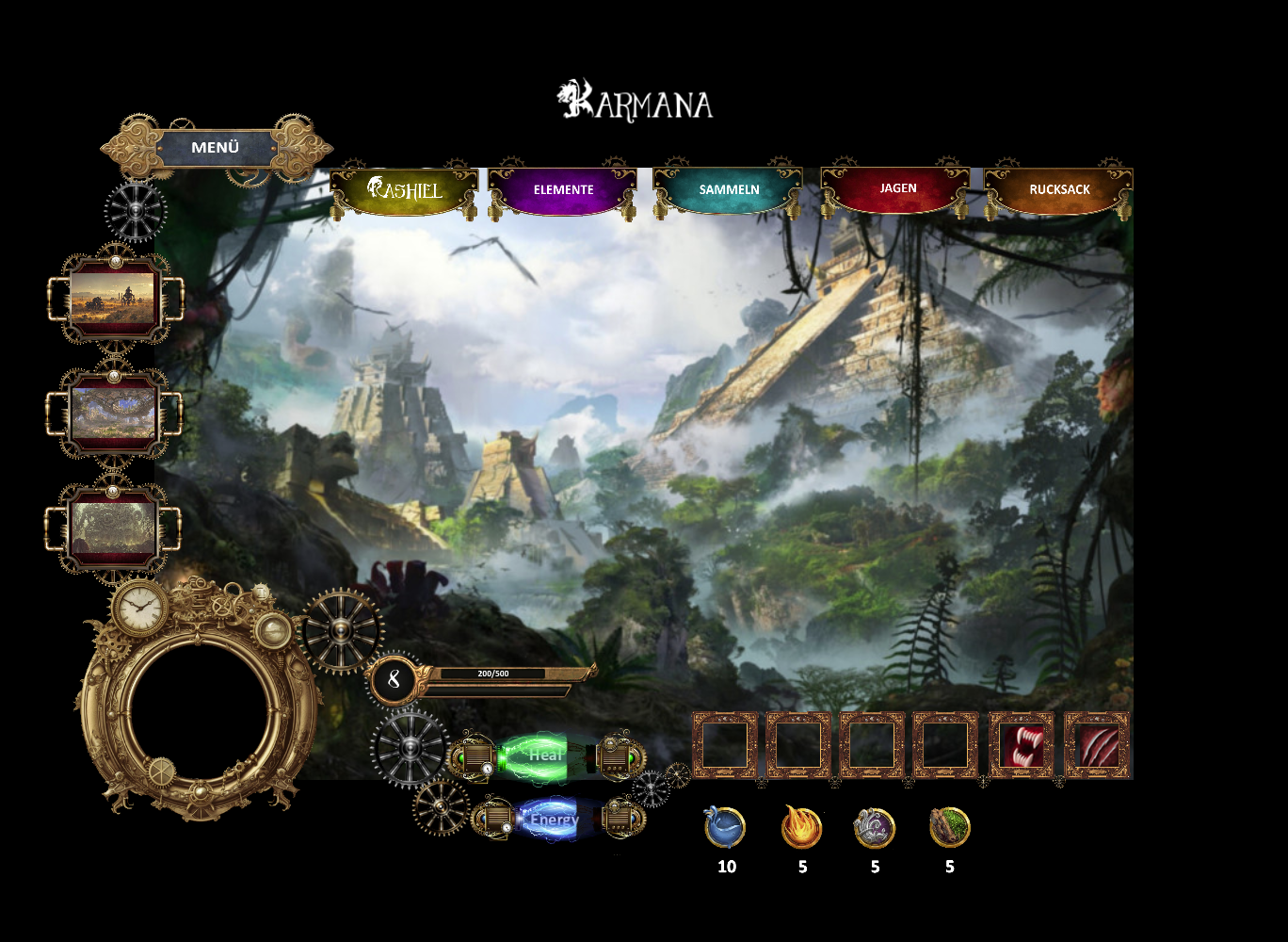Use the fanged bite ability slot

(x=1022, y=746)
